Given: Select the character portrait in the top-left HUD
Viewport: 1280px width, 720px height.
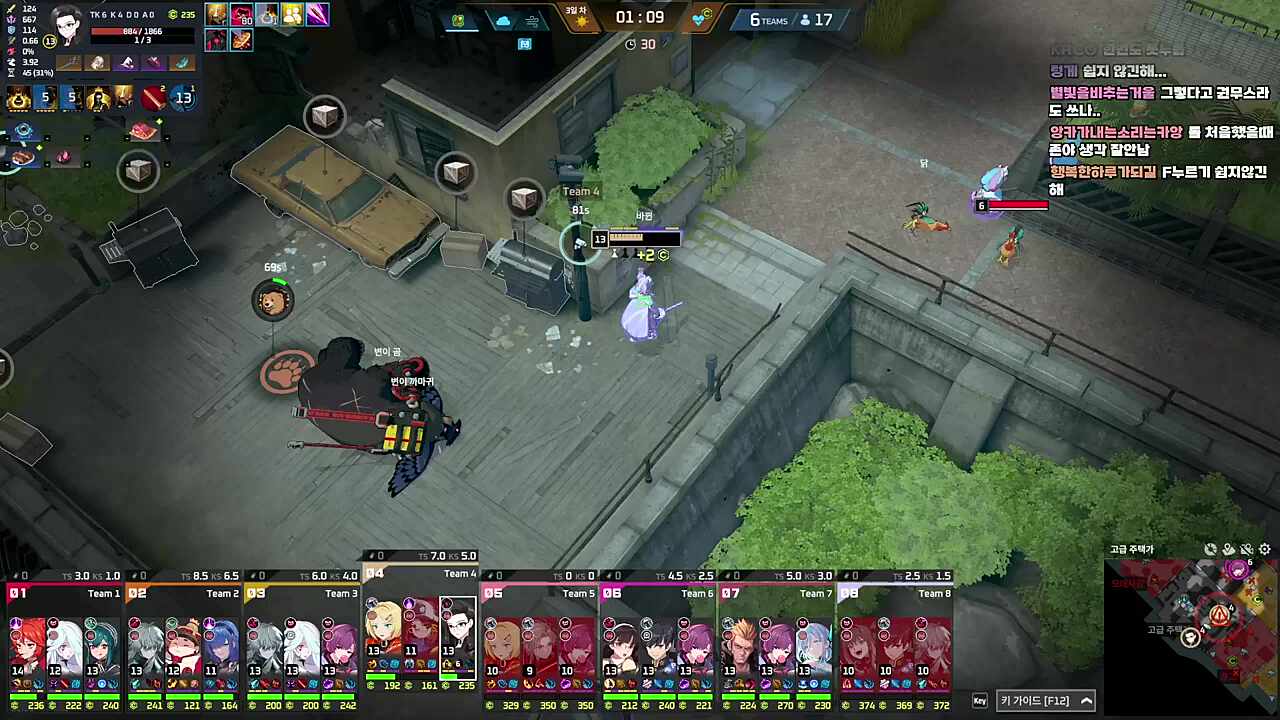Looking at the screenshot, I should [x=66, y=26].
